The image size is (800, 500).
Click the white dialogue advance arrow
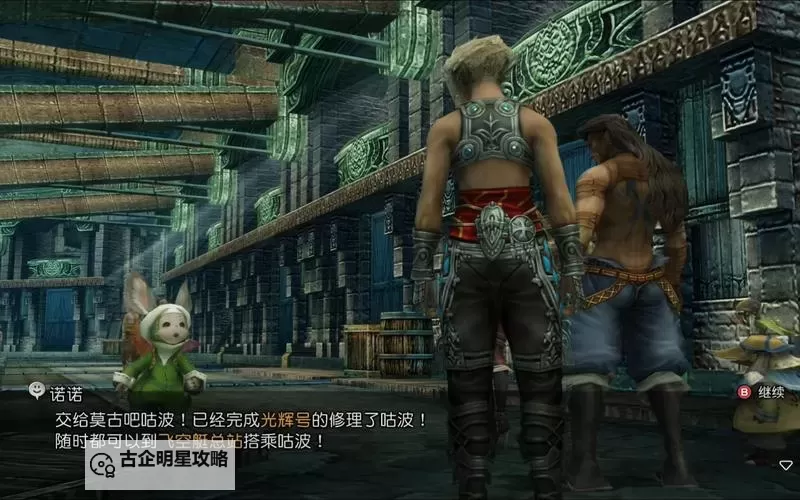point(786,465)
